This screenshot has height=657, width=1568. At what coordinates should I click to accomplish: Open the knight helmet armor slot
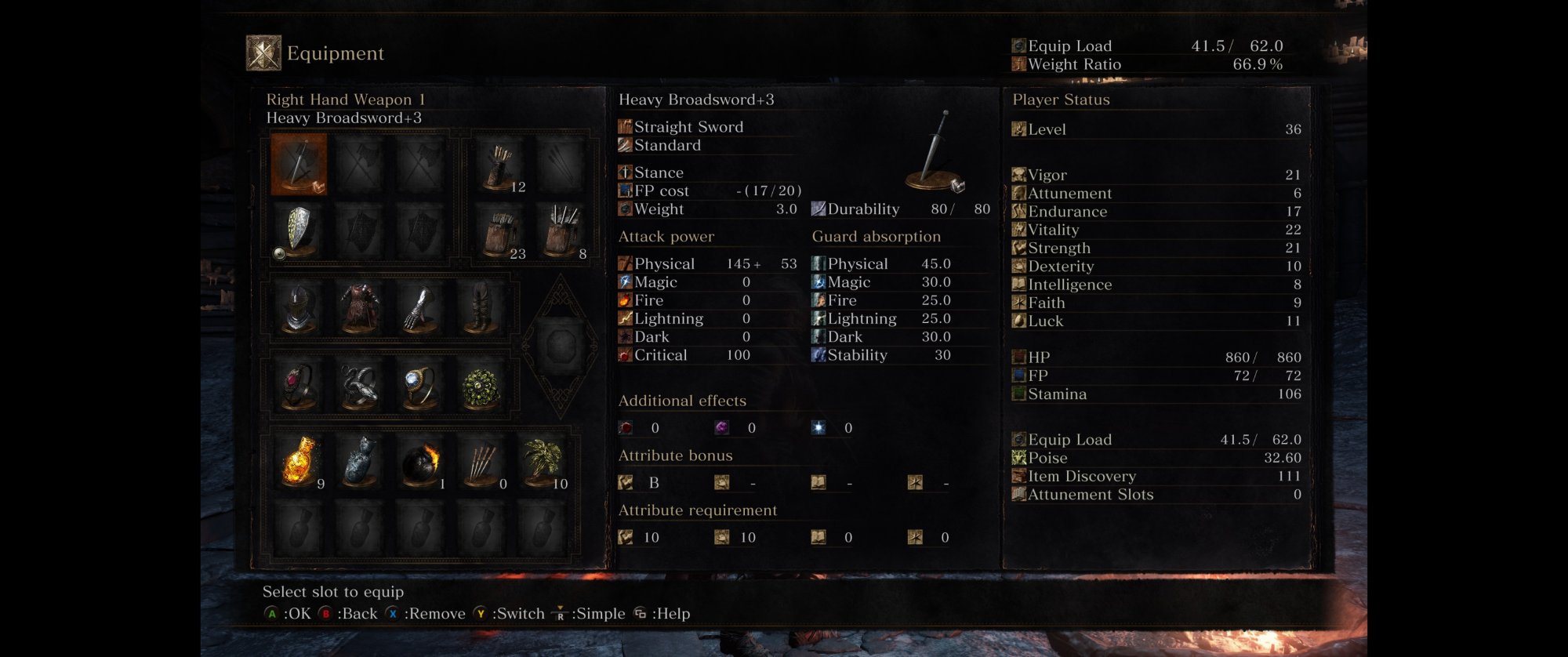coord(299,308)
